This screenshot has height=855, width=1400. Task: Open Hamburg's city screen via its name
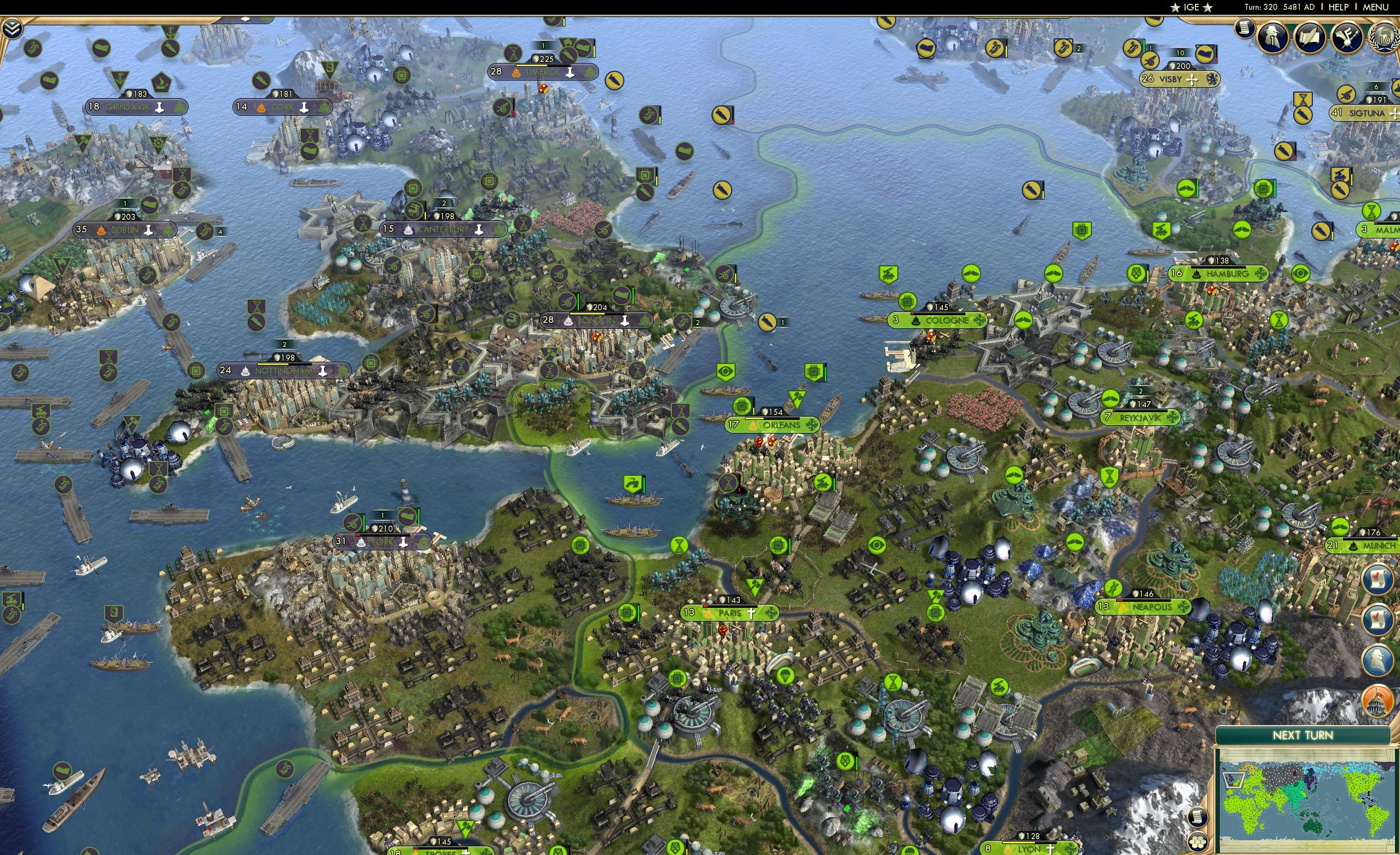tap(1227, 275)
